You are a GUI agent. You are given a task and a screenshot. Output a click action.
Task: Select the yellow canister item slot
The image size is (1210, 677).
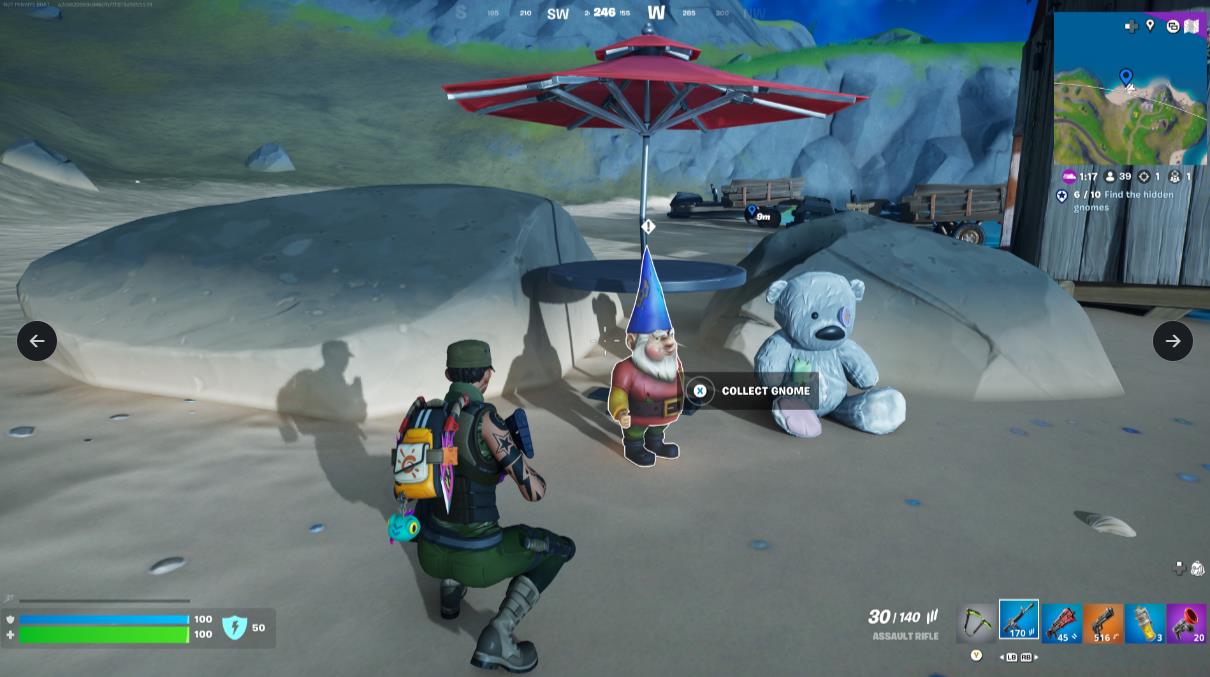pyautogui.click(x=1144, y=623)
